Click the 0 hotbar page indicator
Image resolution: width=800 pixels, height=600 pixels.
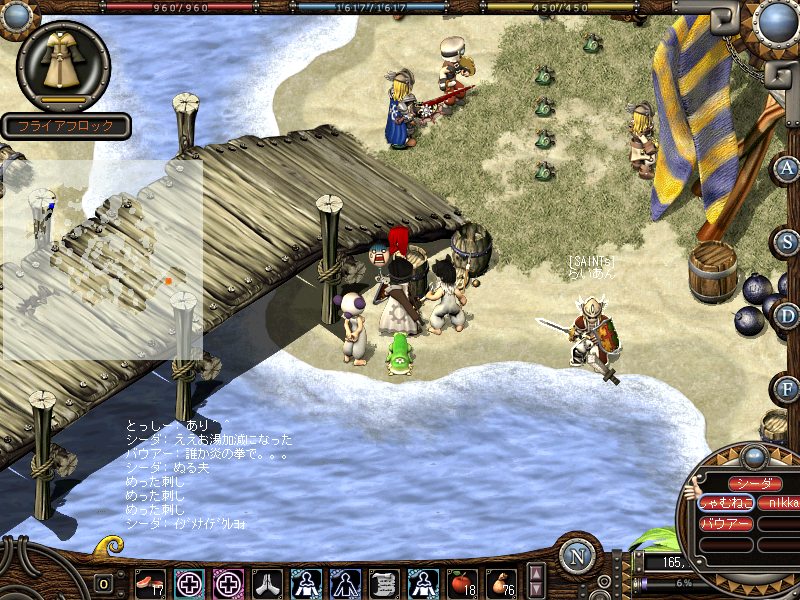104,584
